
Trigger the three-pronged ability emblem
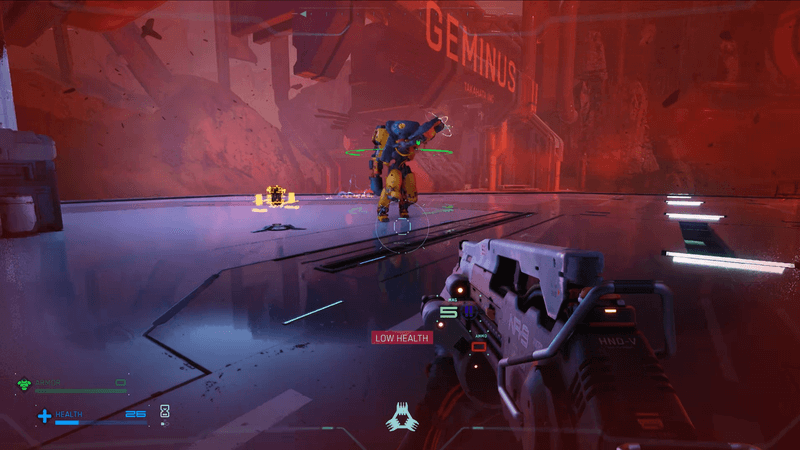pos(401,416)
